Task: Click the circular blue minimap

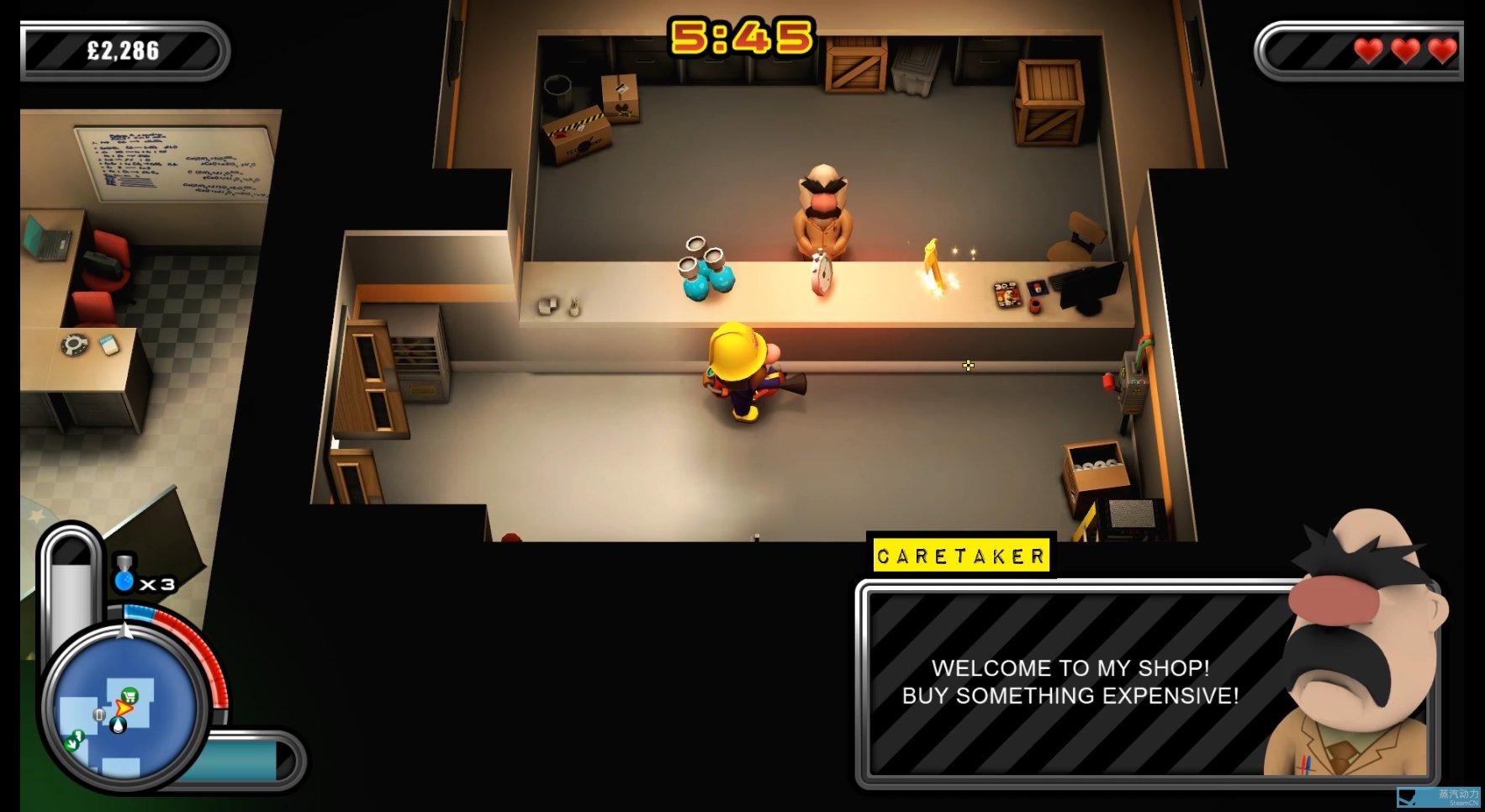Action: pos(124,709)
